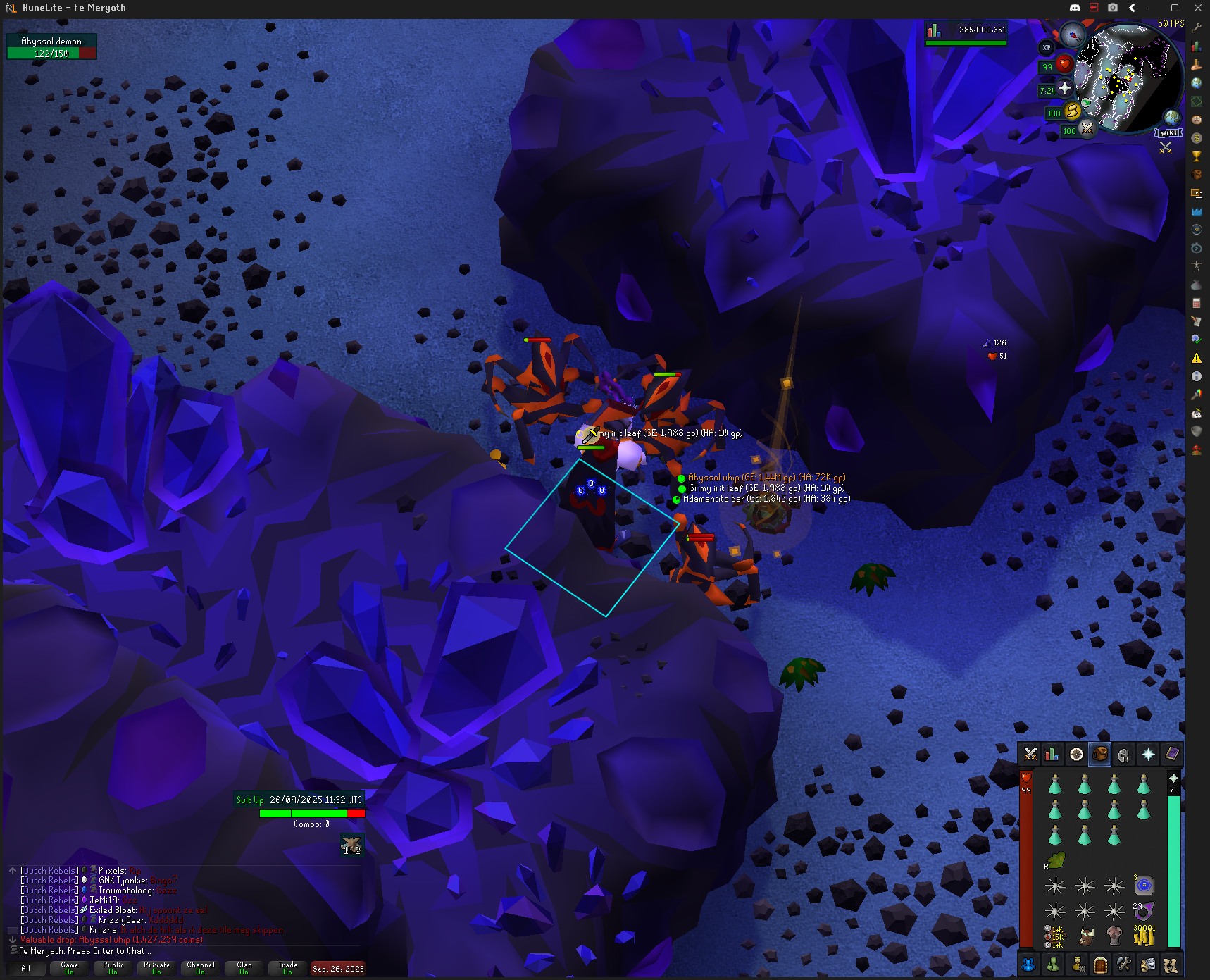
Task: Open the world map globe orb
Action: [x=1171, y=117]
